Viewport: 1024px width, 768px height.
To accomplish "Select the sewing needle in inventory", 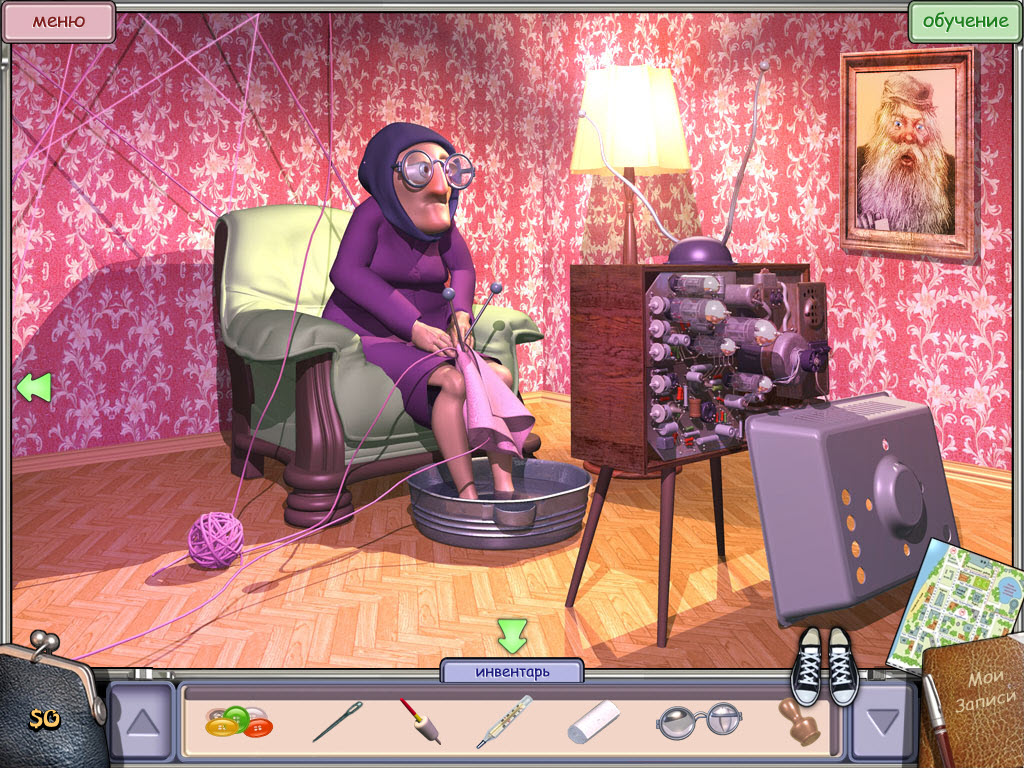I will (337, 722).
